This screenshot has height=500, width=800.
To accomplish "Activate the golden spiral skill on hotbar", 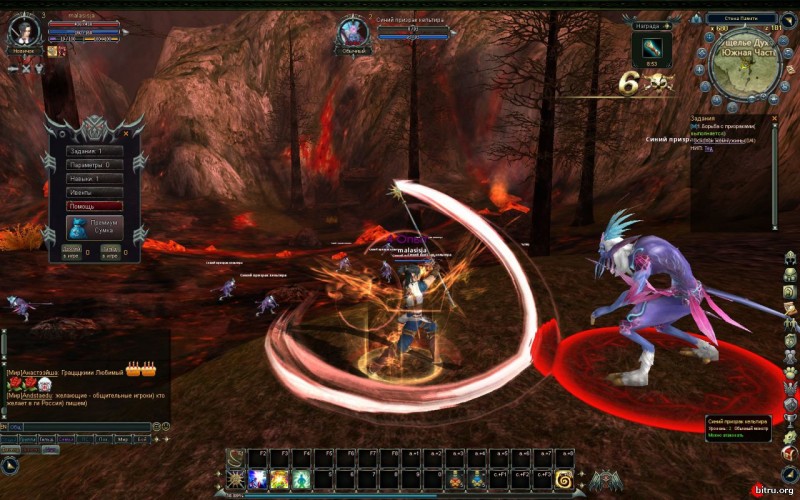I will [x=564, y=479].
